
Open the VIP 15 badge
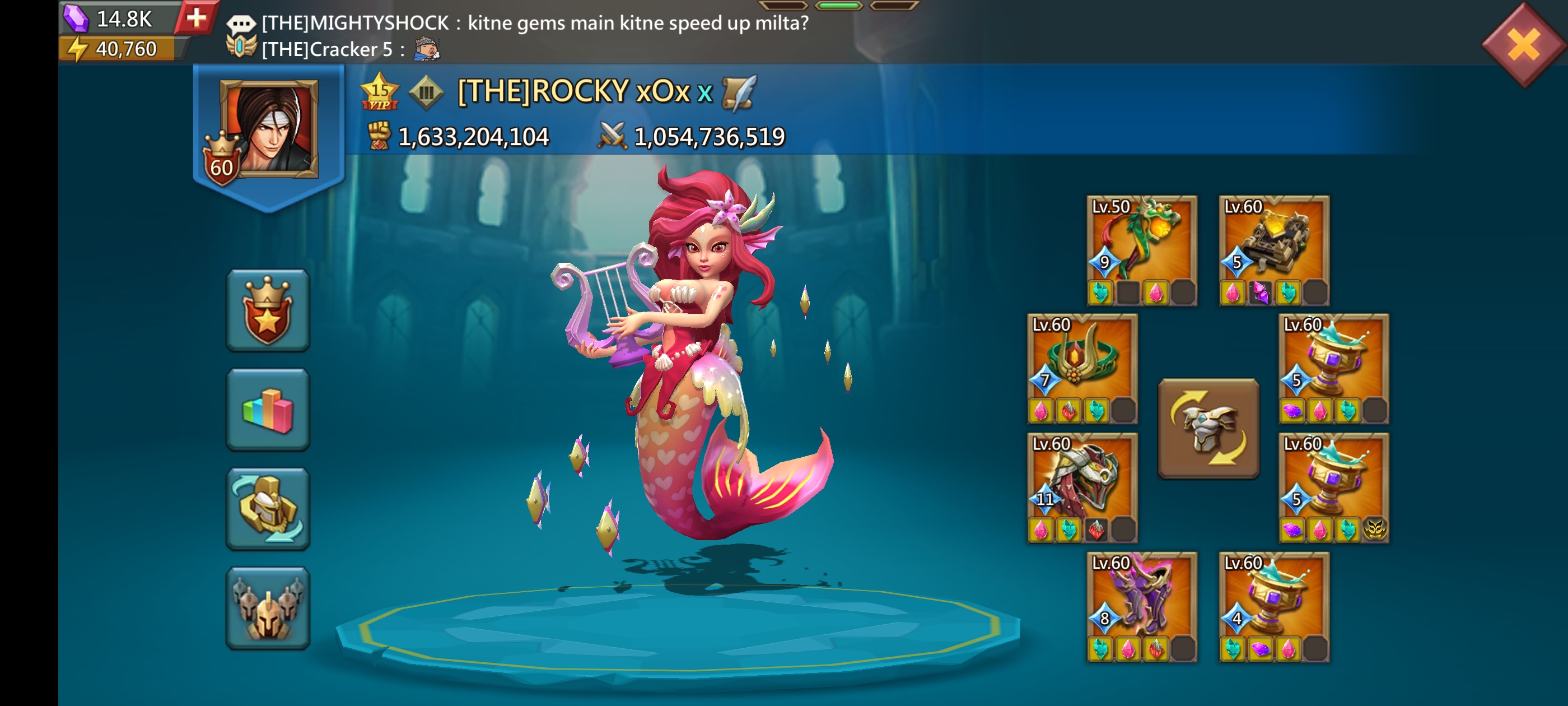(379, 92)
